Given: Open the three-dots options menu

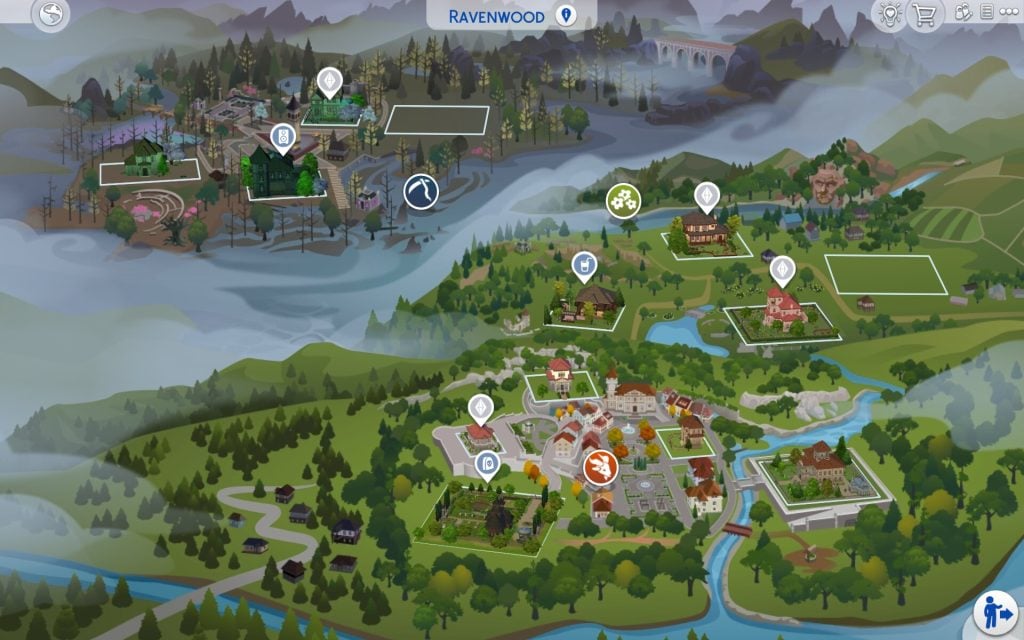Looking at the screenshot, I should (x=1009, y=13).
